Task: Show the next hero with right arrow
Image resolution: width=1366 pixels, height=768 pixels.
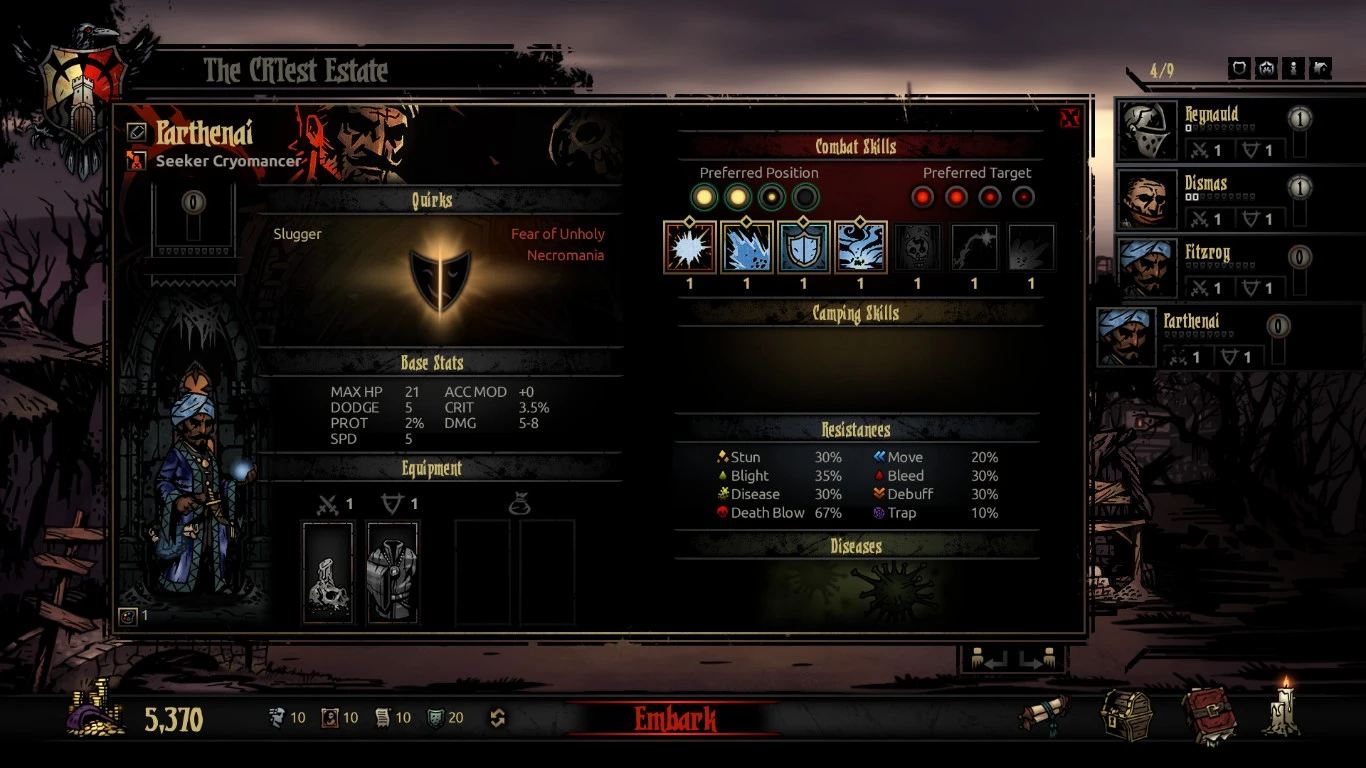Action: coord(1038,661)
